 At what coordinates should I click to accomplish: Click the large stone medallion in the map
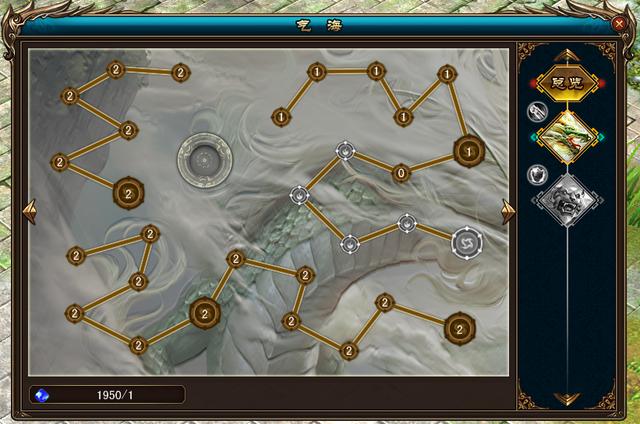tap(204, 159)
